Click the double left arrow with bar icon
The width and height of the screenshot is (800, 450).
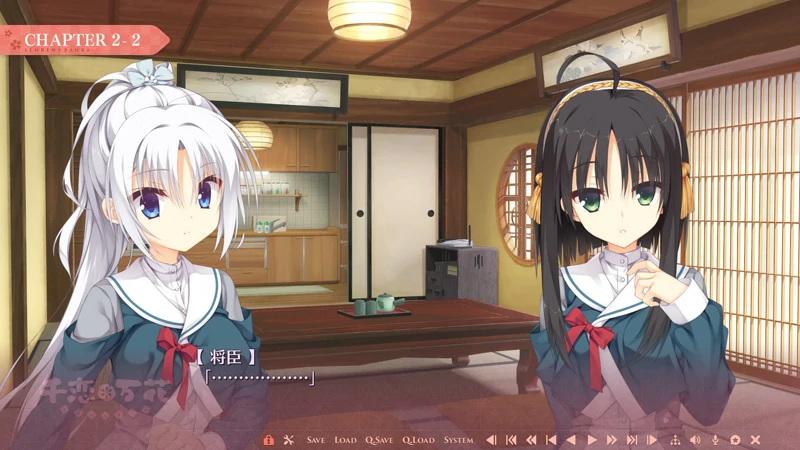510,440
